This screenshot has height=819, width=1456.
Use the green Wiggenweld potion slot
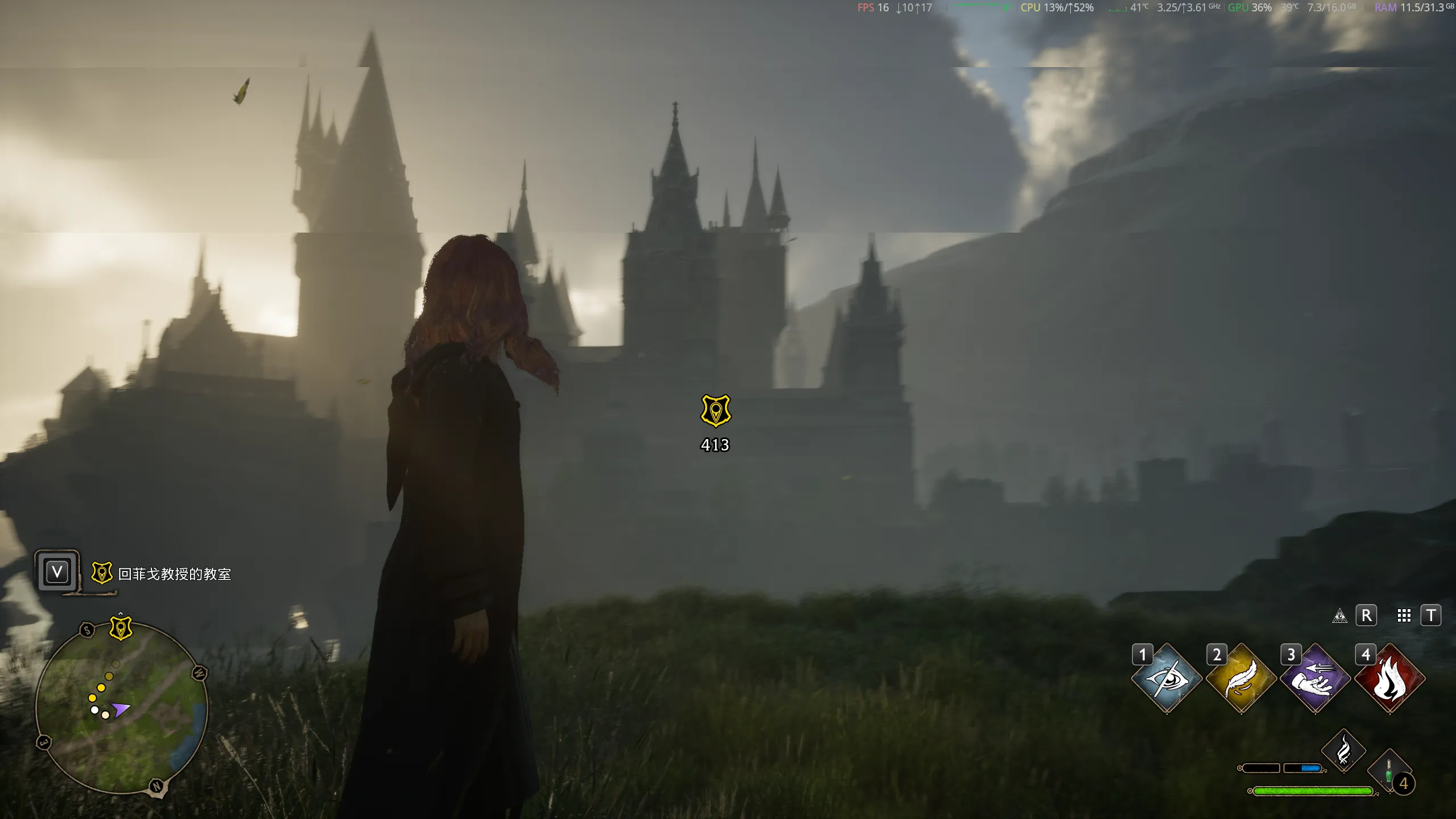click(1389, 772)
